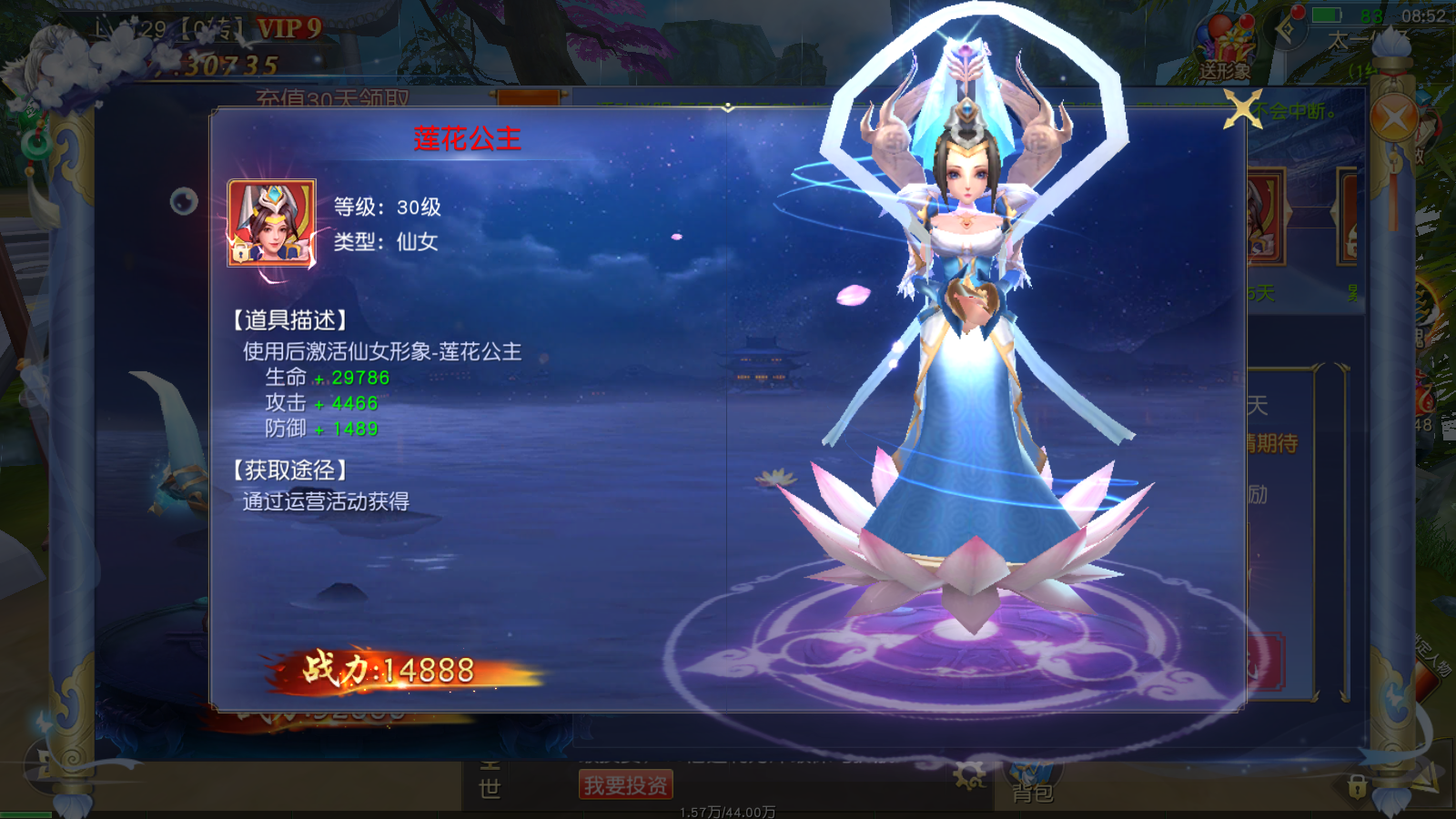Click the VIP 9 badge
The width and height of the screenshot is (1456, 819).
coord(288,29)
